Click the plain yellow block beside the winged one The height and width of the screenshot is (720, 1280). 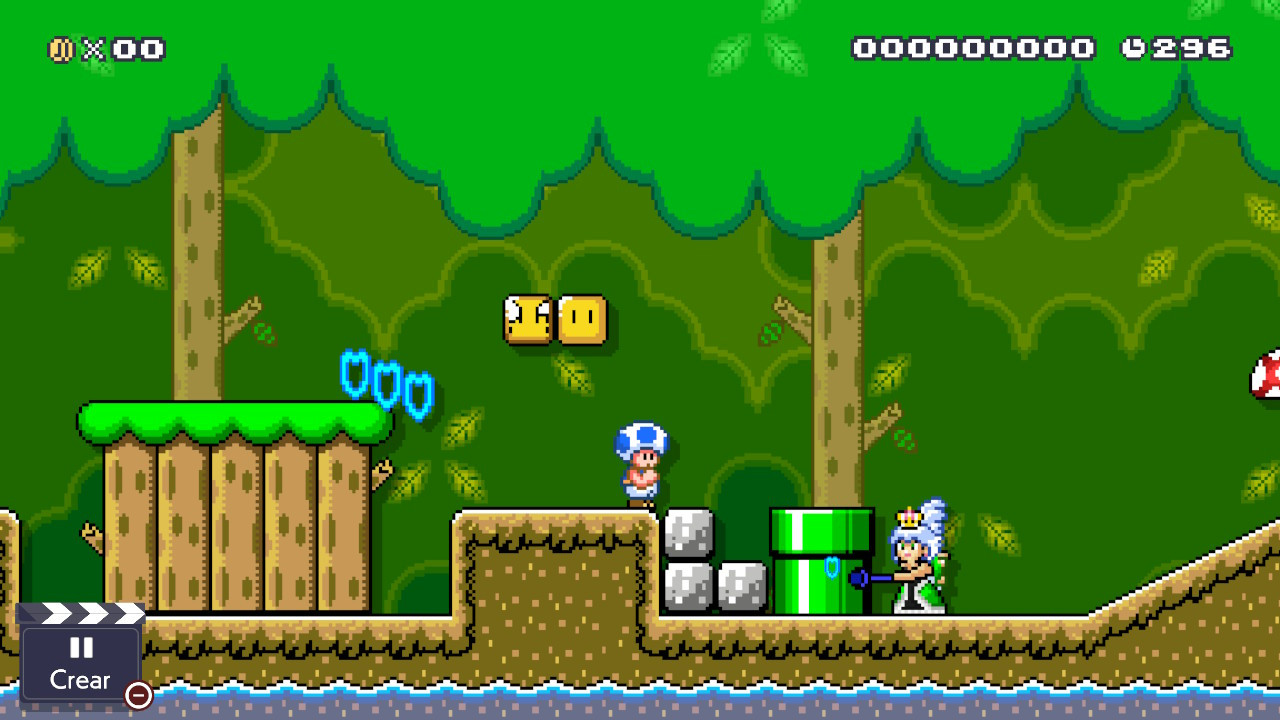pos(583,320)
